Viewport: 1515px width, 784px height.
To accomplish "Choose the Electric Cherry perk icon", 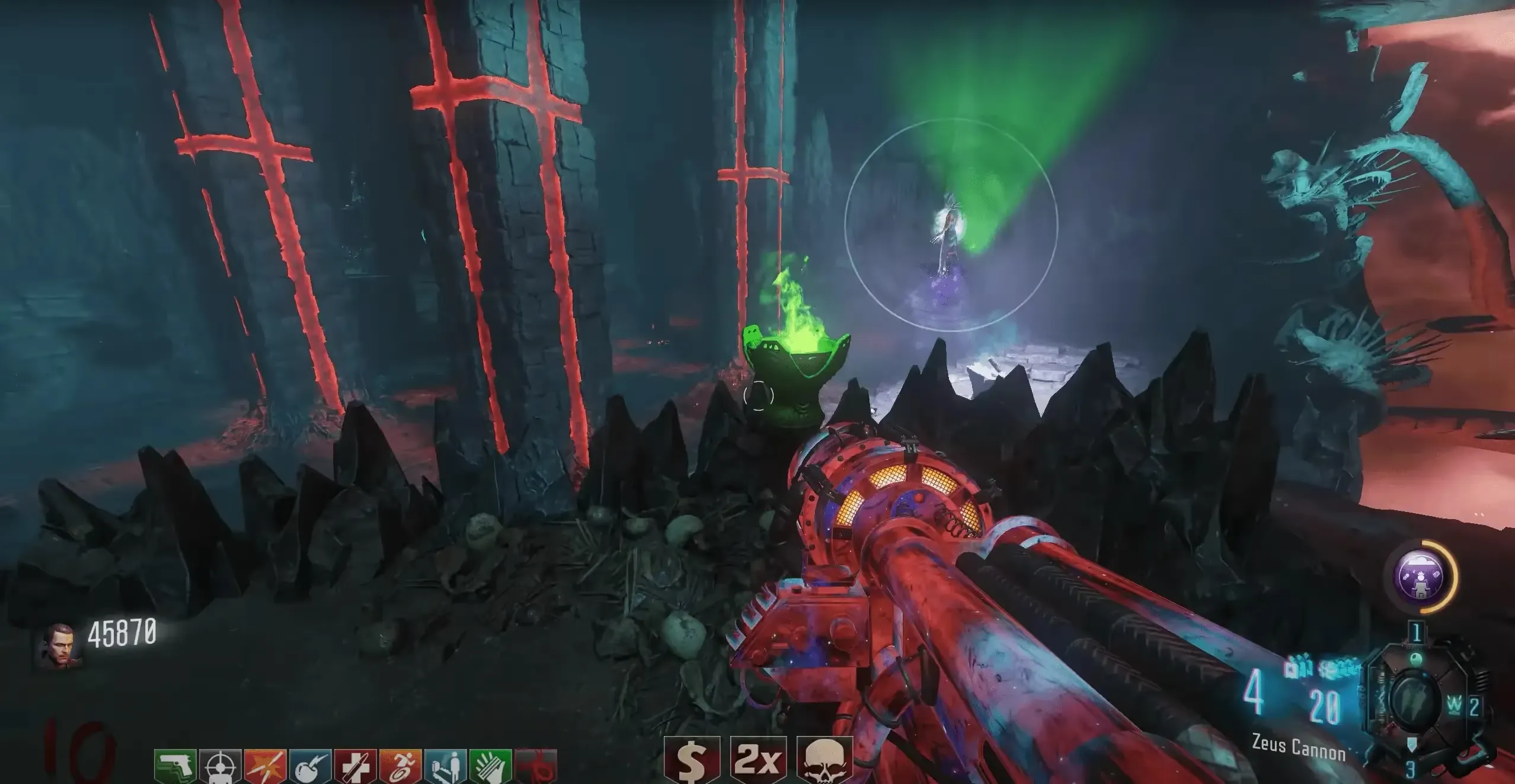I will (311, 767).
